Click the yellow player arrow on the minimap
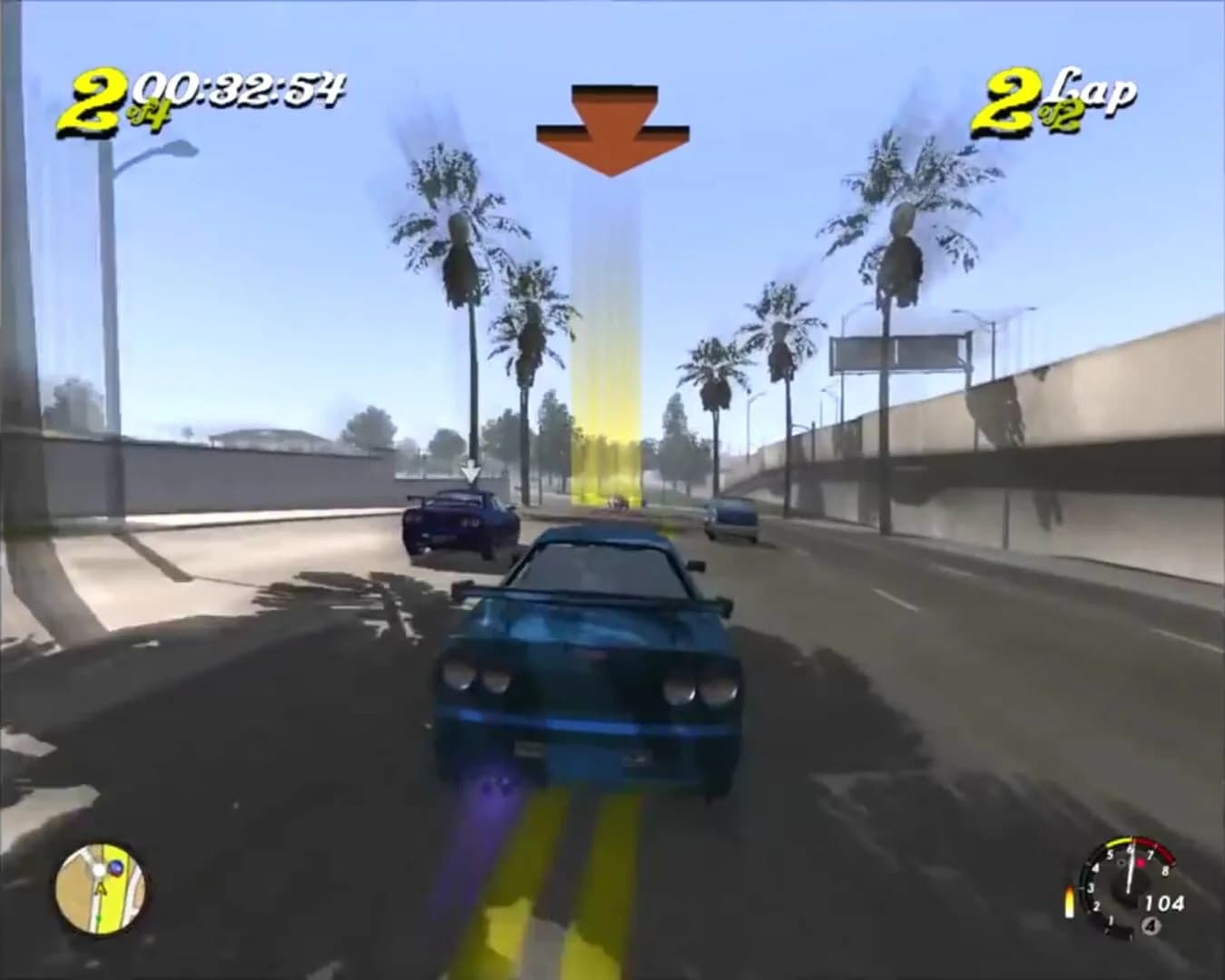The height and width of the screenshot is (980, 1225). [x=100, y=890]
